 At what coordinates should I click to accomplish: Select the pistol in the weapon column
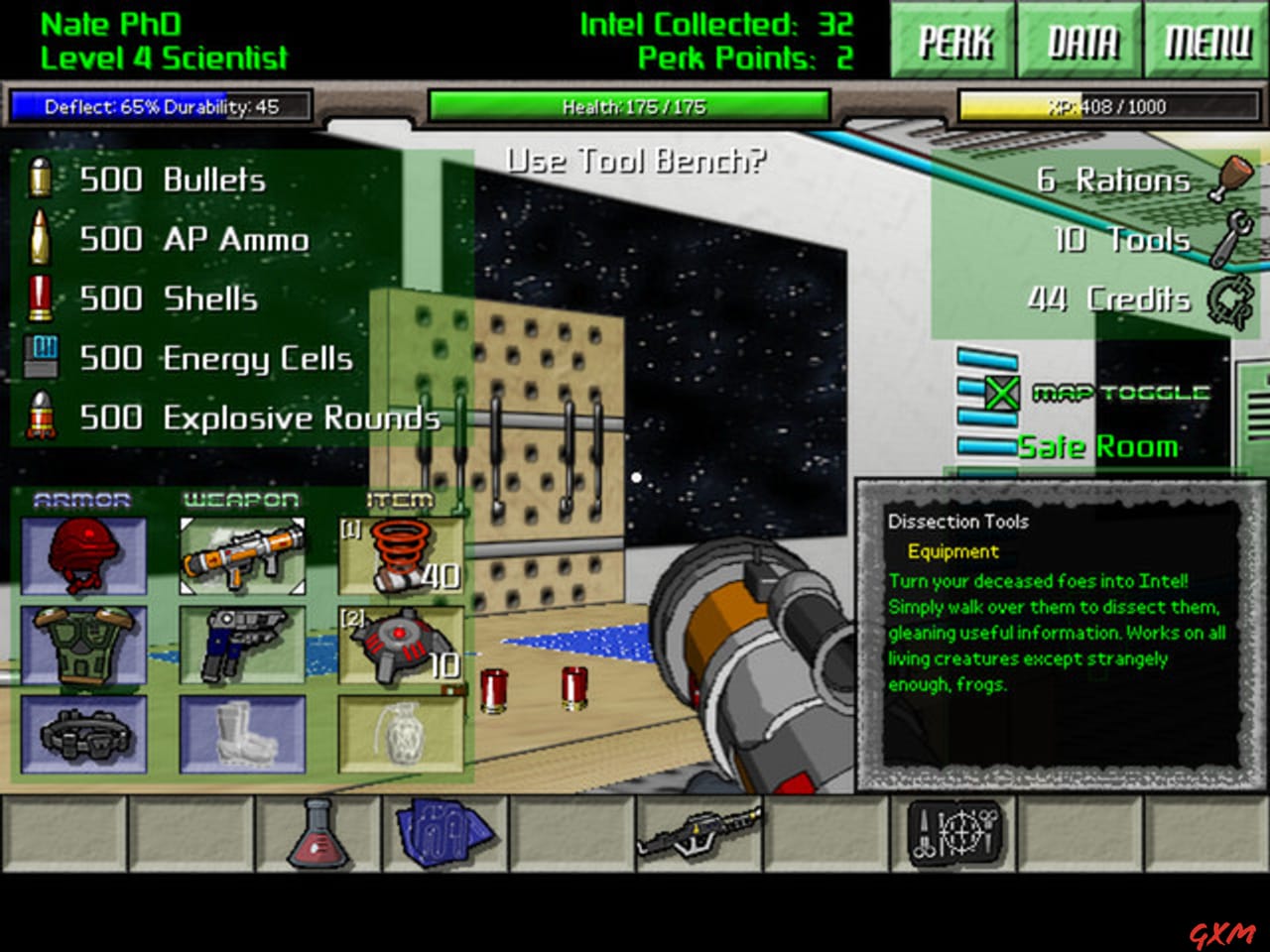point(242,643)
